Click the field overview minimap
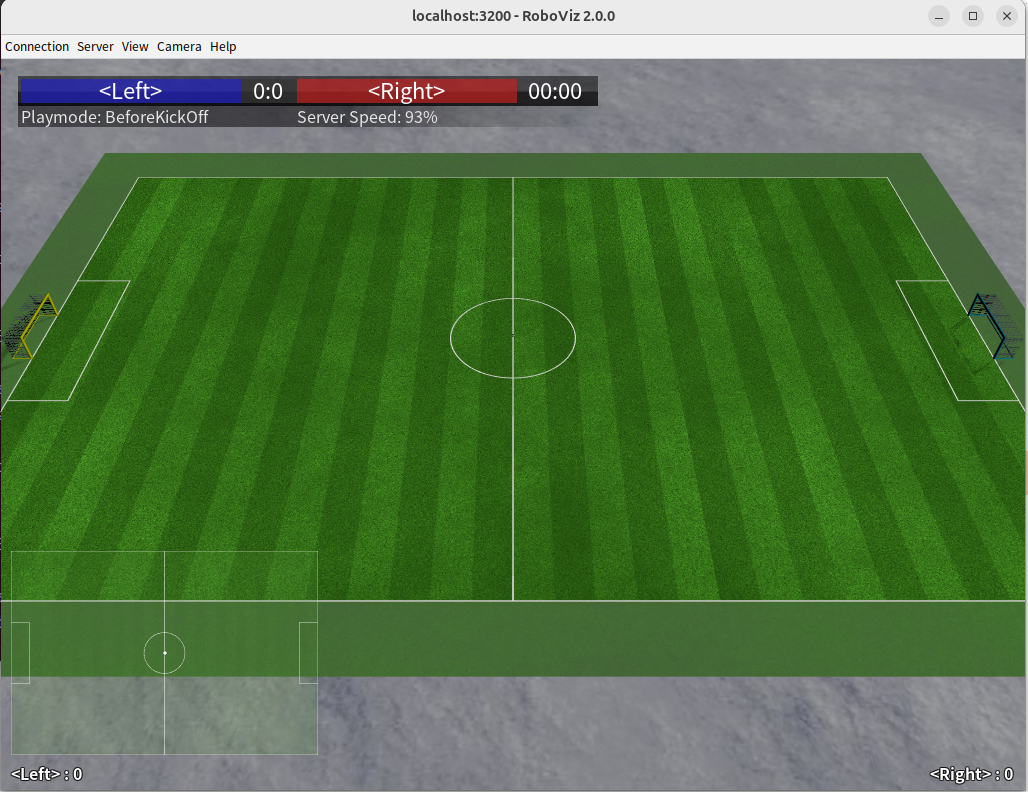The image size is (1028, 792). coord(164,652)
